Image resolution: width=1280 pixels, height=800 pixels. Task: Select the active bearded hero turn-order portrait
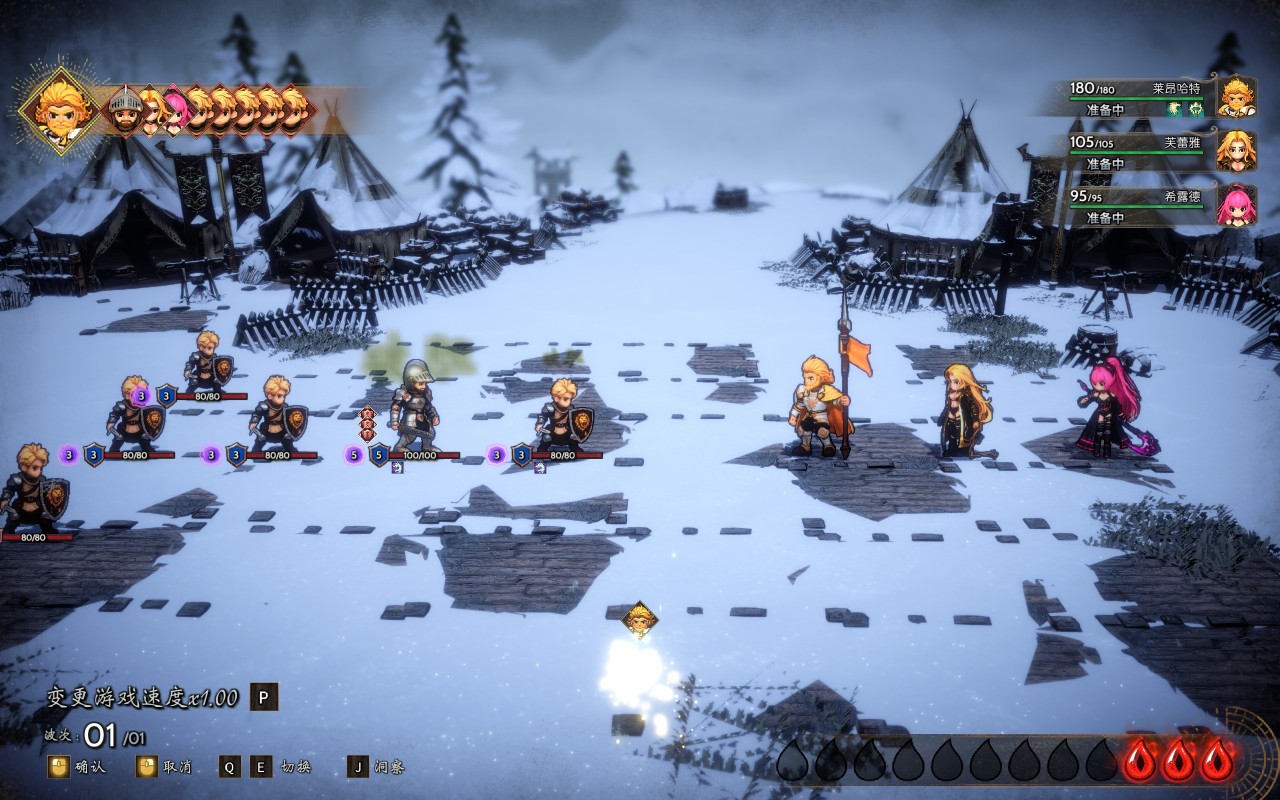coord(59,109)
